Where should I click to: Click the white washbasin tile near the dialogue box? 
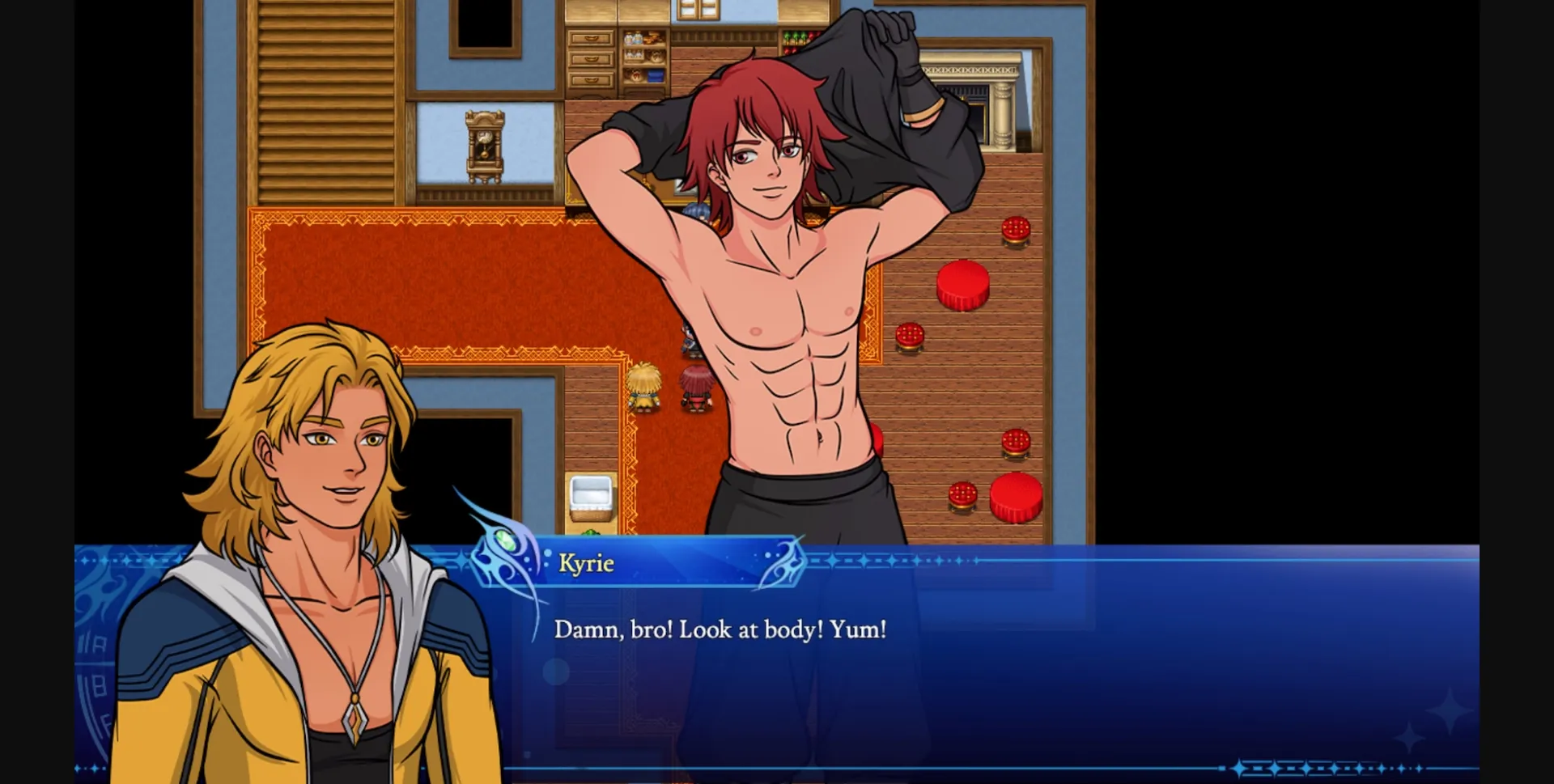(x=590, y=491)
